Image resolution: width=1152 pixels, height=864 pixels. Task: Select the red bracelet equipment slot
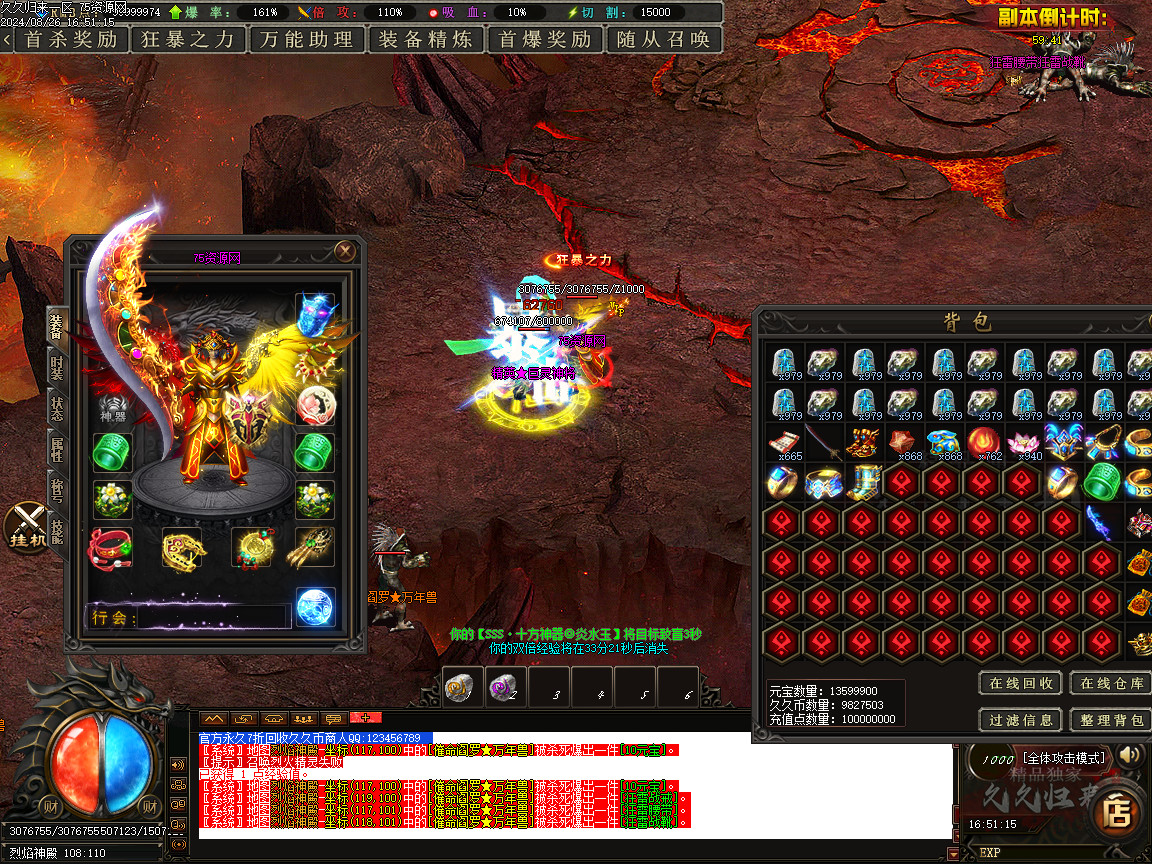111,547
